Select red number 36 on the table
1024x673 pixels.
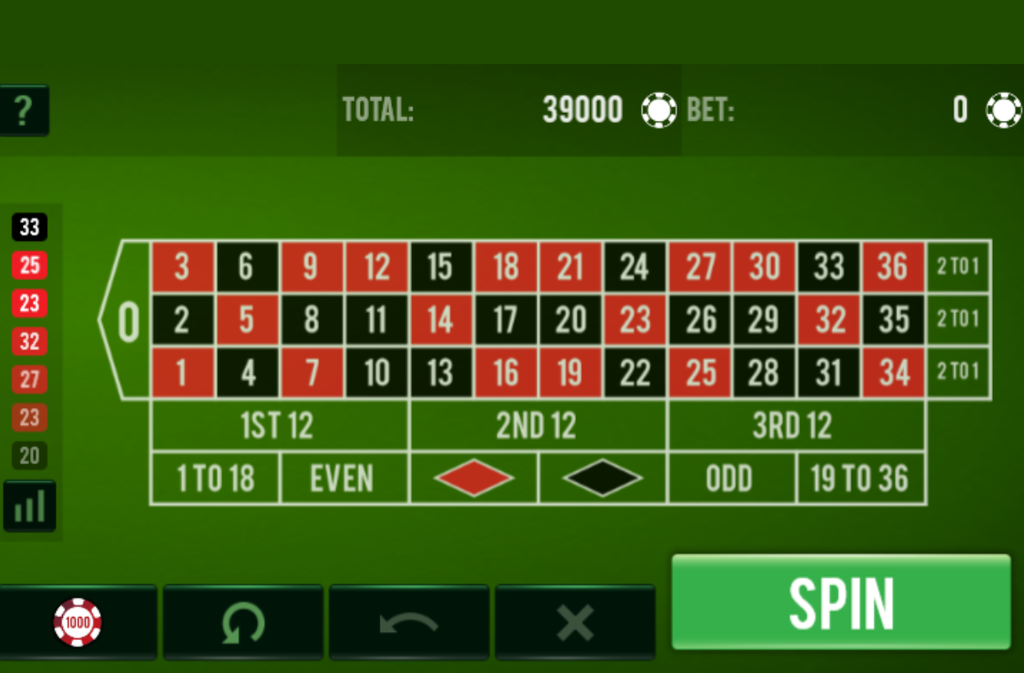[x=893, y=266]
